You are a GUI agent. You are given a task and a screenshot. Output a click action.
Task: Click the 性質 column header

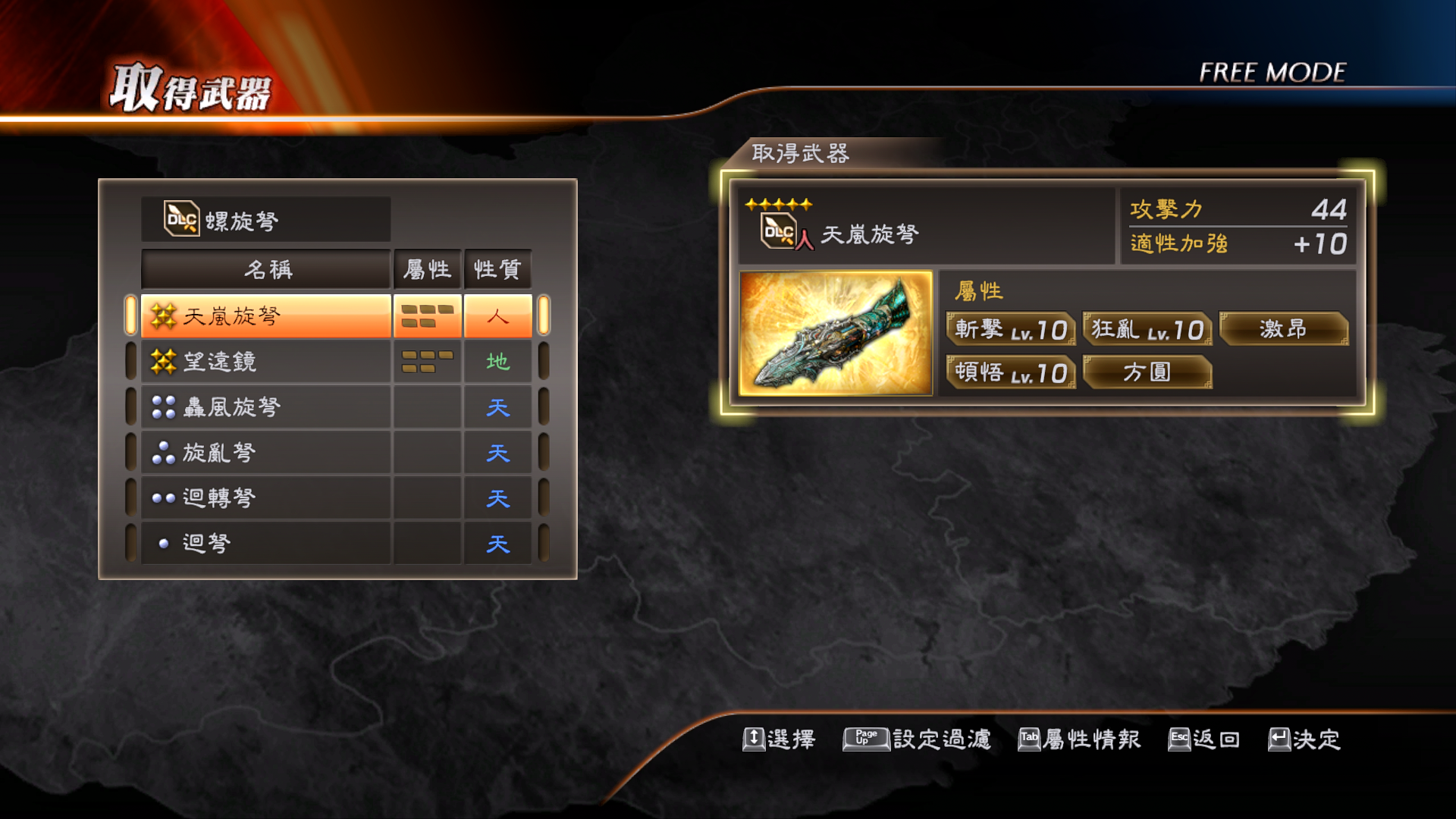click(497, 269)
